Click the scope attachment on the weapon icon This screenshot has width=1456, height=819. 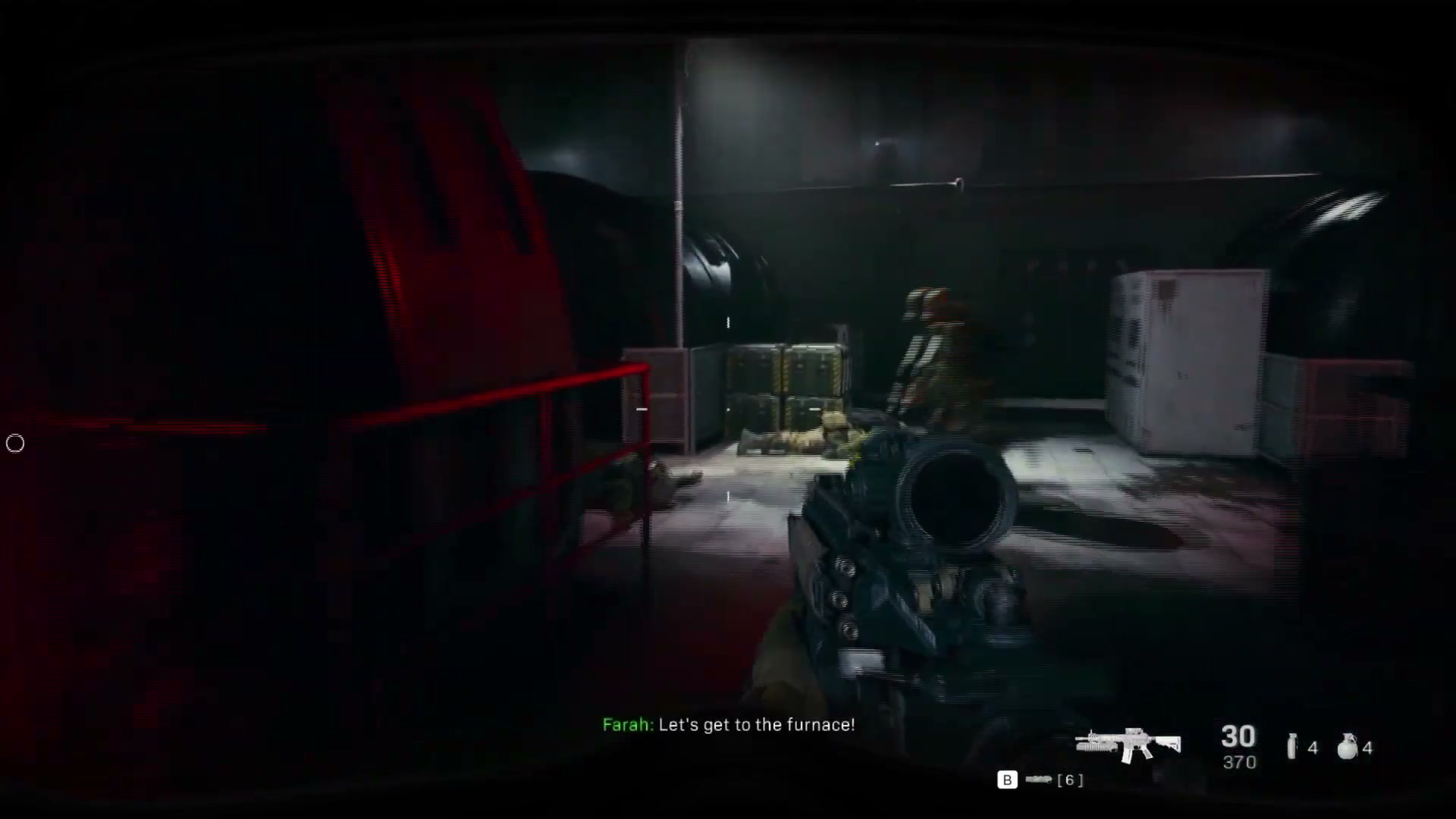click(x=1133, y=730)
